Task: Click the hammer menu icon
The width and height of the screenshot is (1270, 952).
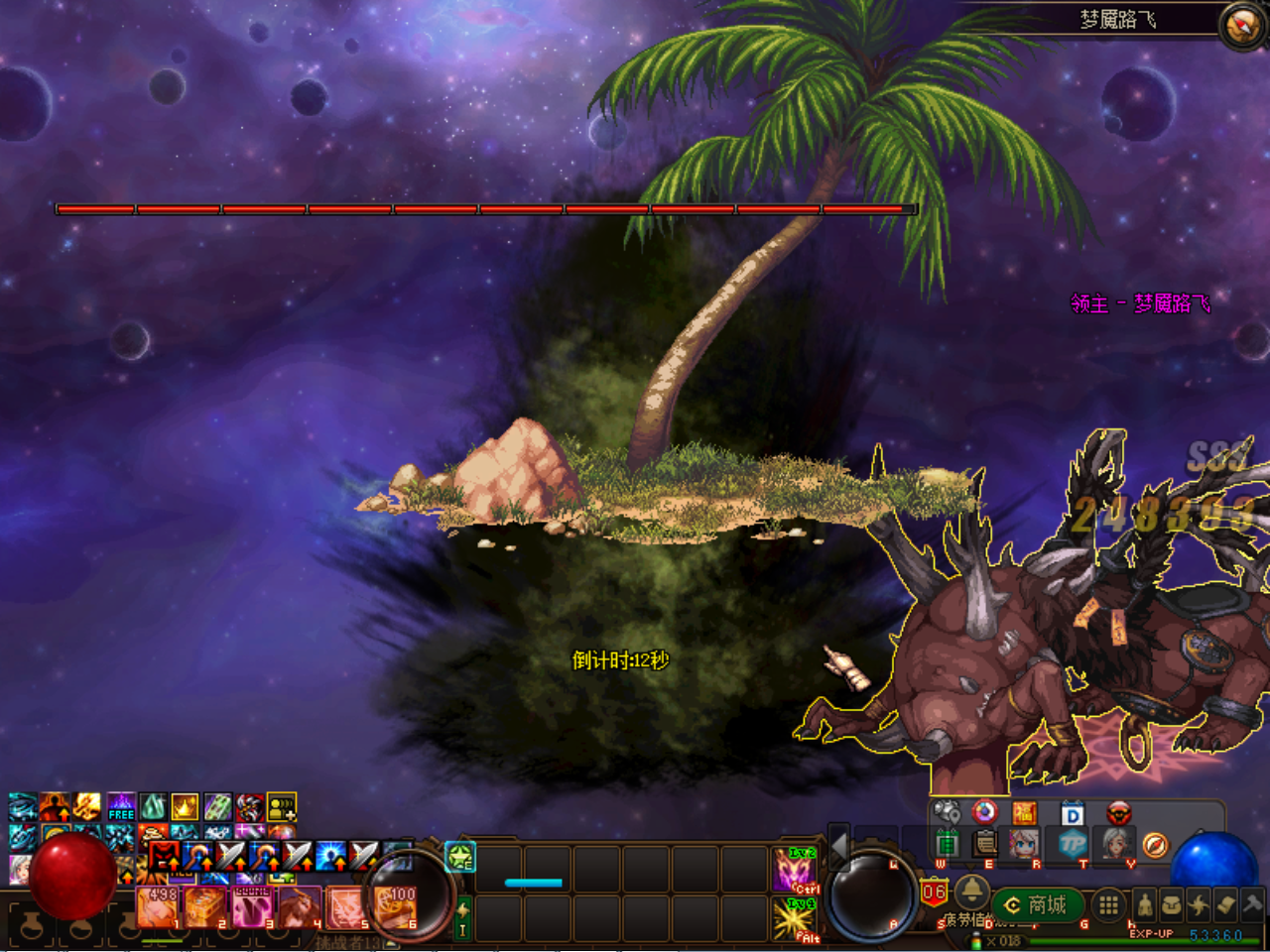Action: (x=1252, y=904)
